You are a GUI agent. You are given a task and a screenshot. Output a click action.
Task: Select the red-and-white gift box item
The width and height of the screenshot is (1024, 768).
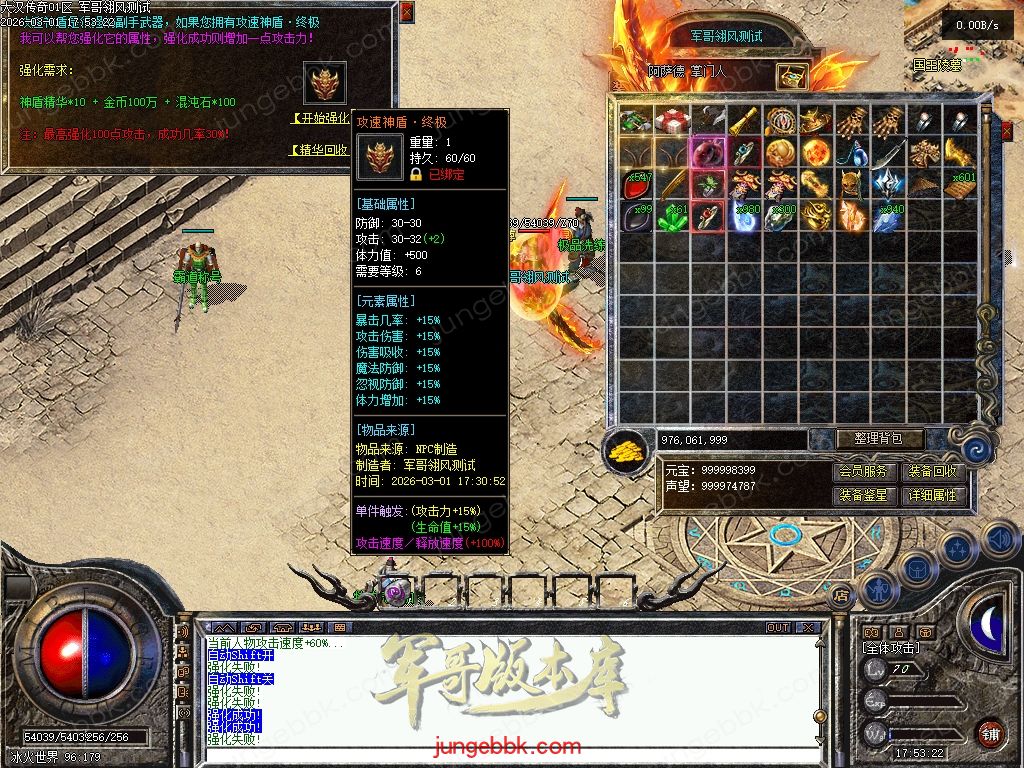(x=672, y=121)
